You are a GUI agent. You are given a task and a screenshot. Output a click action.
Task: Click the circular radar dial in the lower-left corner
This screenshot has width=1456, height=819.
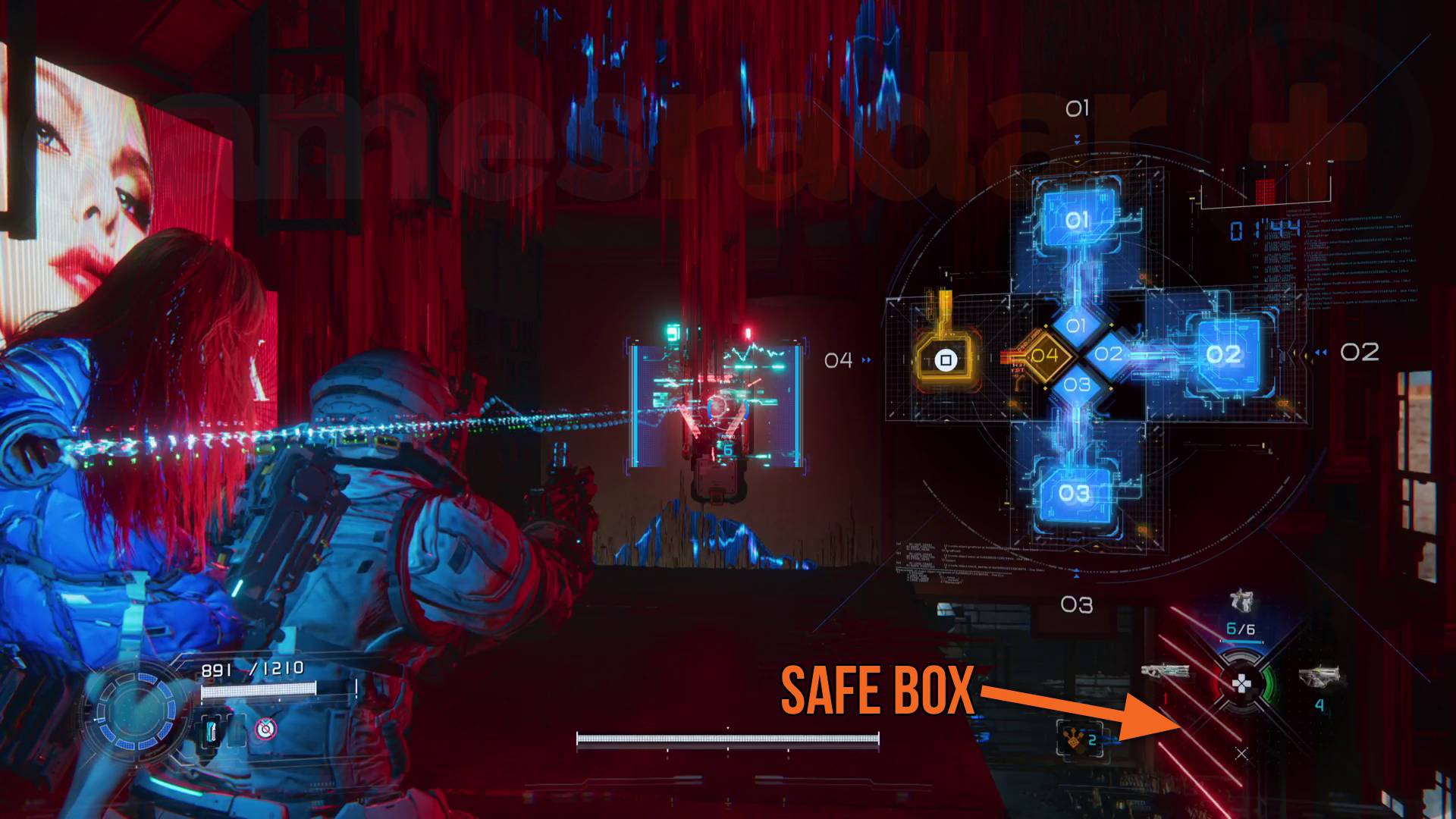click(136, 713)
